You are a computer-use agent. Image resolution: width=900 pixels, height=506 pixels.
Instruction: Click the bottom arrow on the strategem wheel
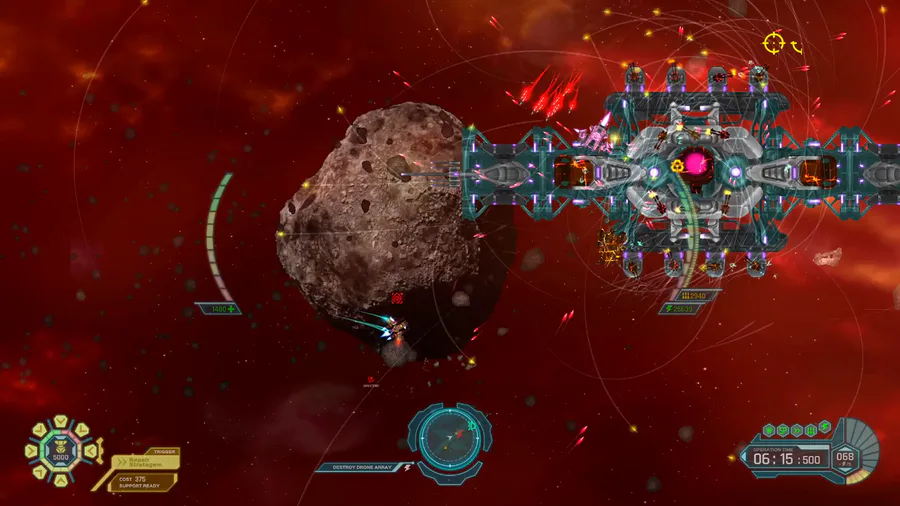pyautogui.click(x=59, y=481)
